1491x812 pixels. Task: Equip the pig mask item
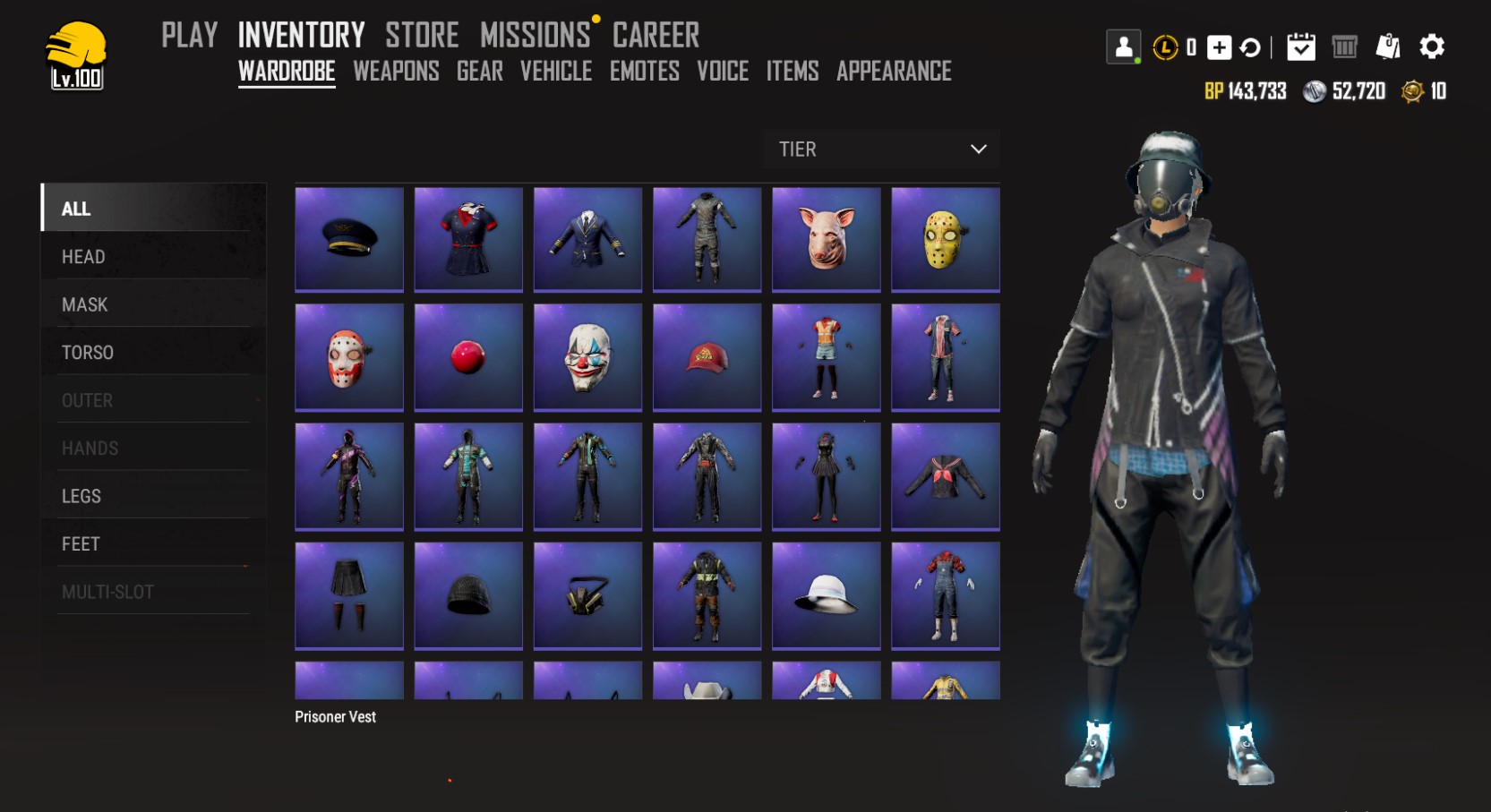pos(826,239)
